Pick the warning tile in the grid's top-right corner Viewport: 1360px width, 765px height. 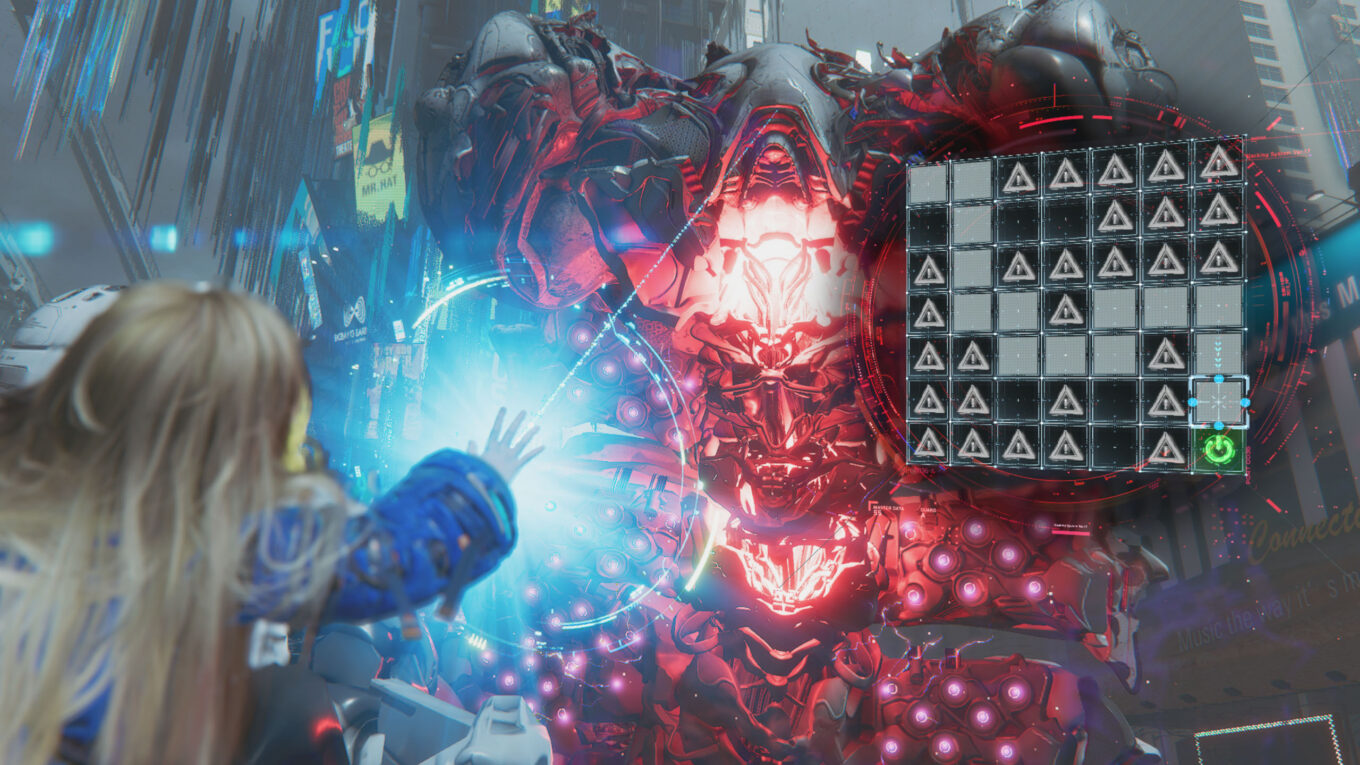tap(1219, 163)
